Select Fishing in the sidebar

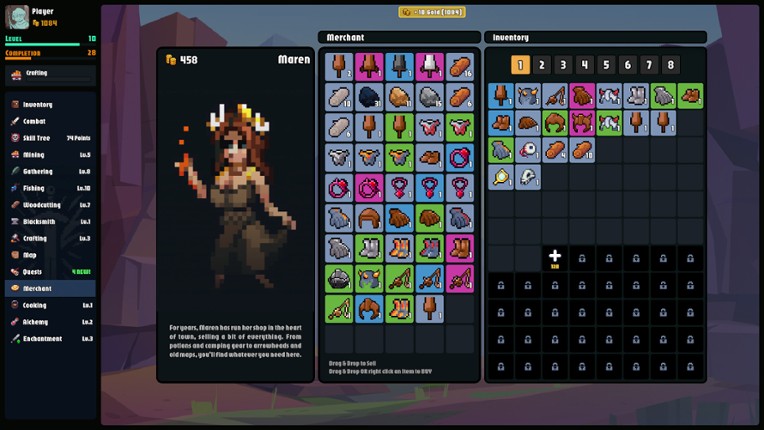34,188
